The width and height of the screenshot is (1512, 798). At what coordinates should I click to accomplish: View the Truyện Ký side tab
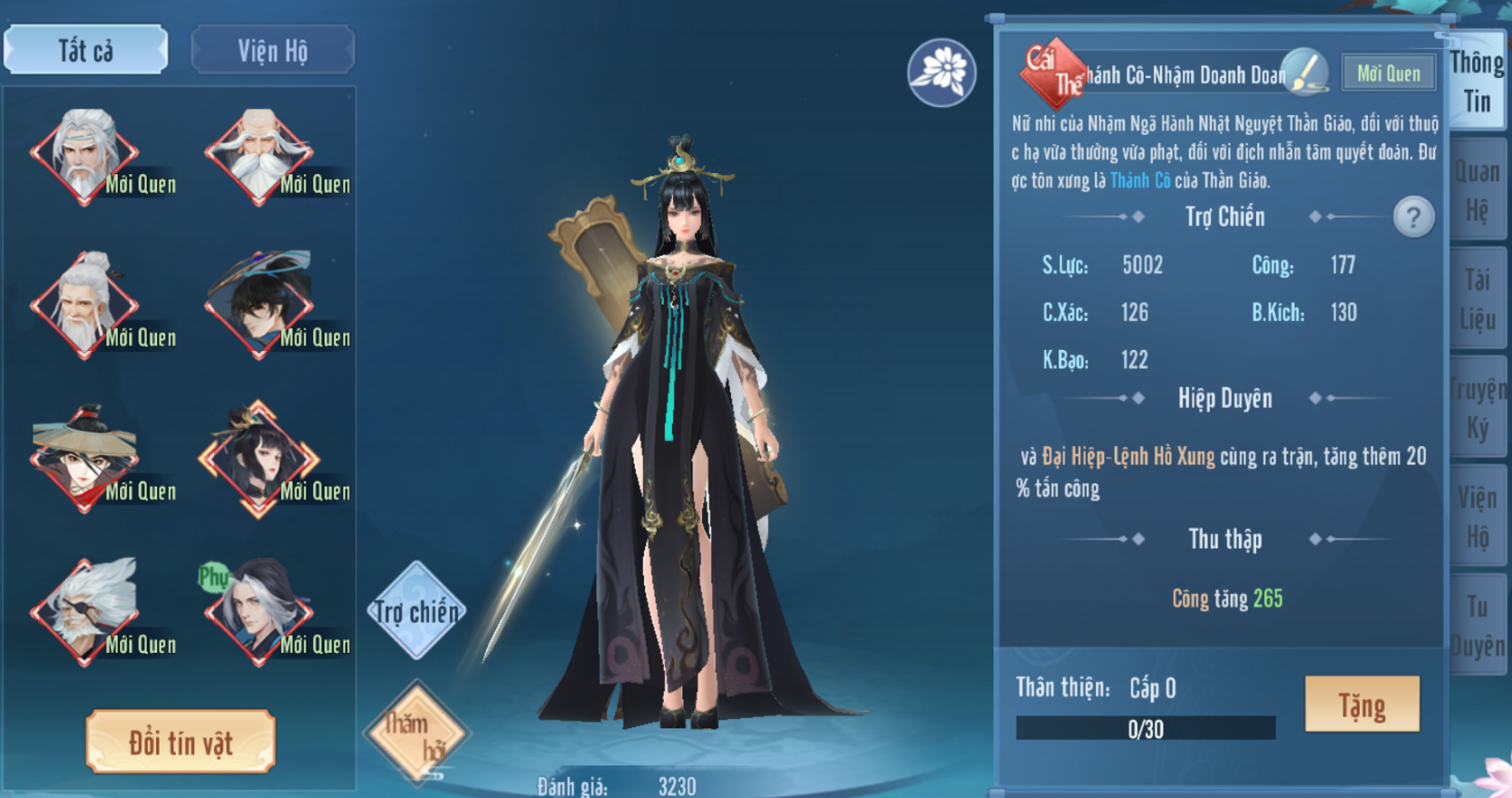tap(1477, 408)
